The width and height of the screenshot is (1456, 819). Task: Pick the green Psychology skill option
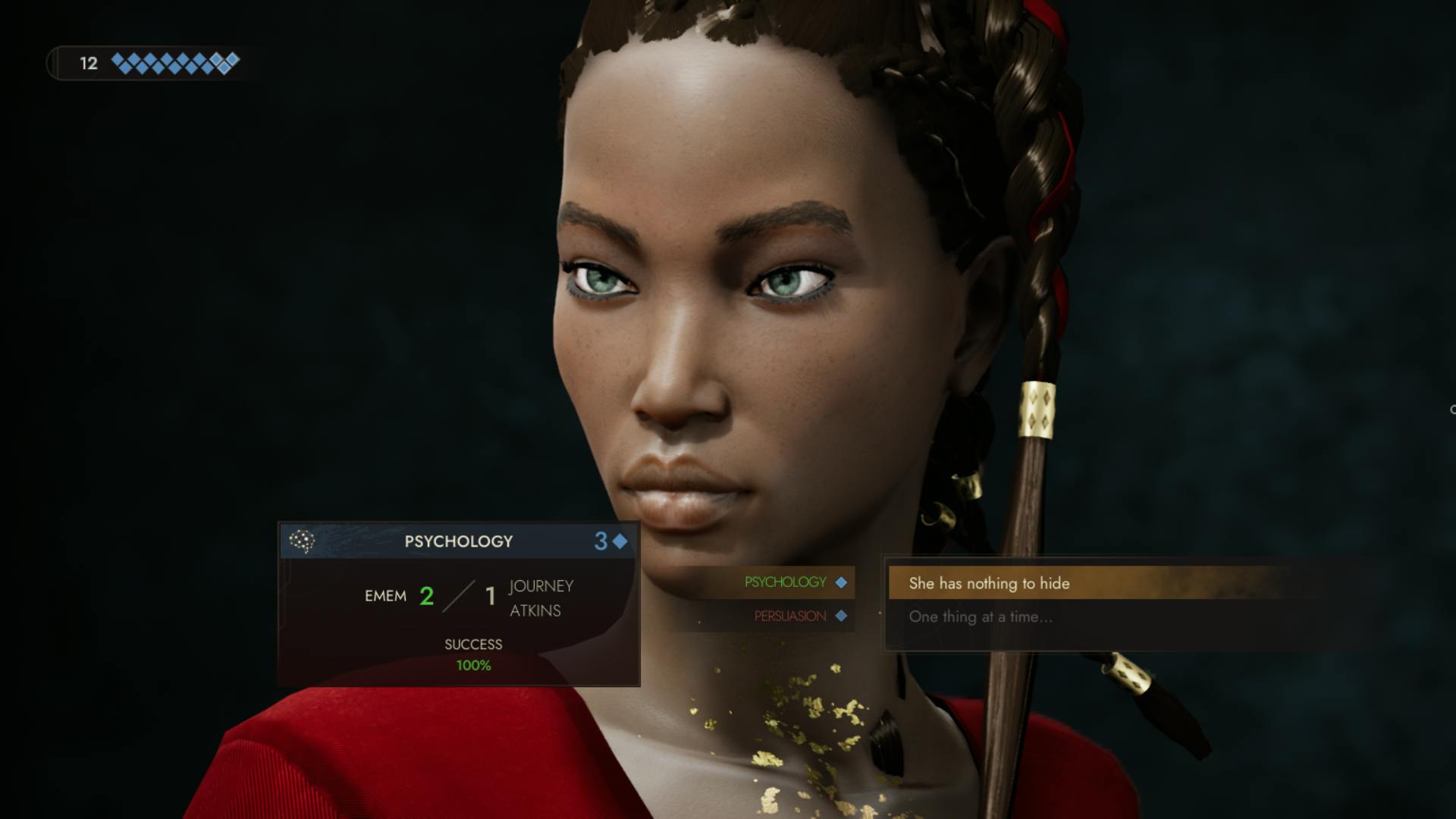pos(786,582)
